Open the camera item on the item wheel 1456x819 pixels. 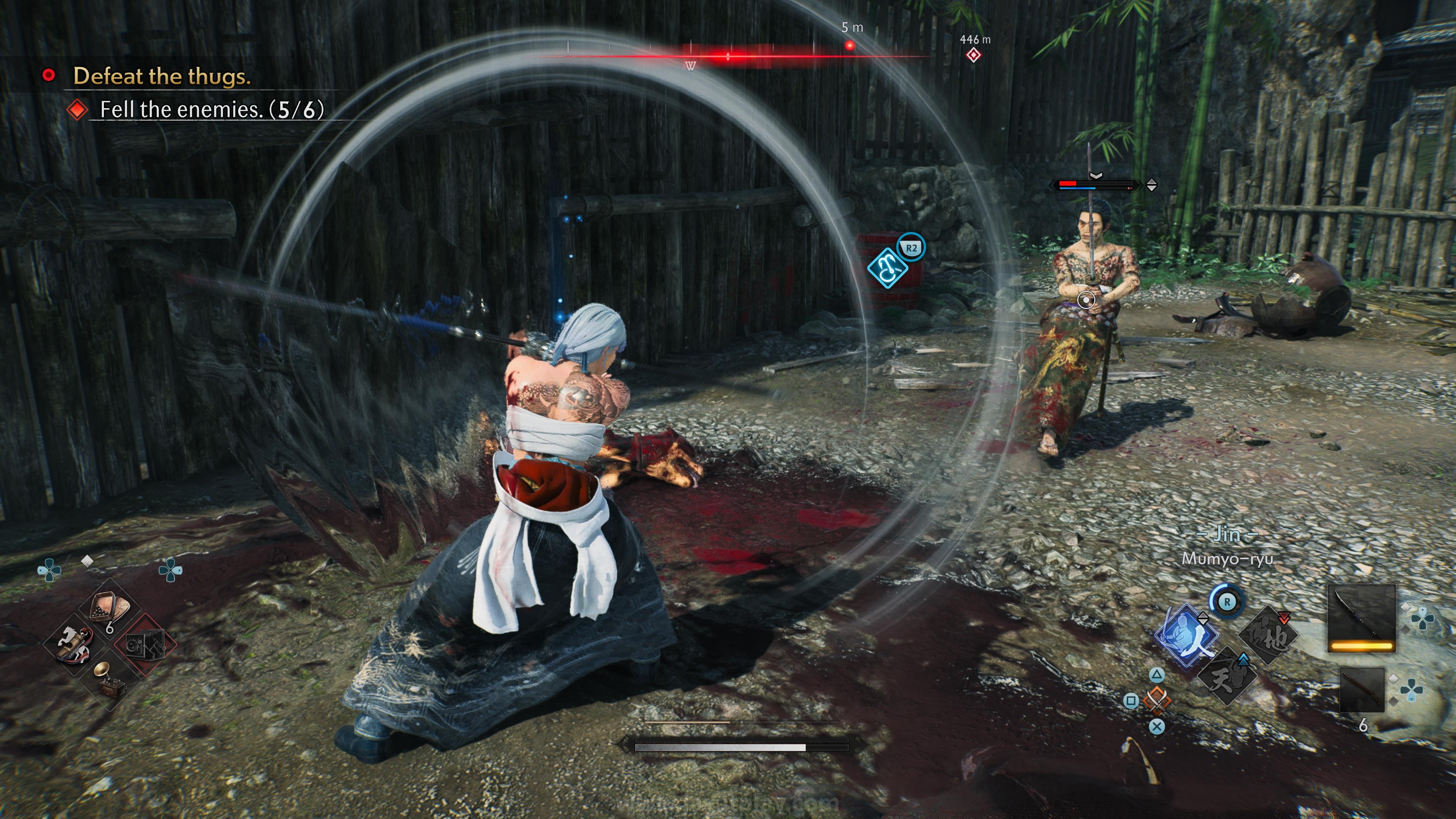tap(146, 644)
